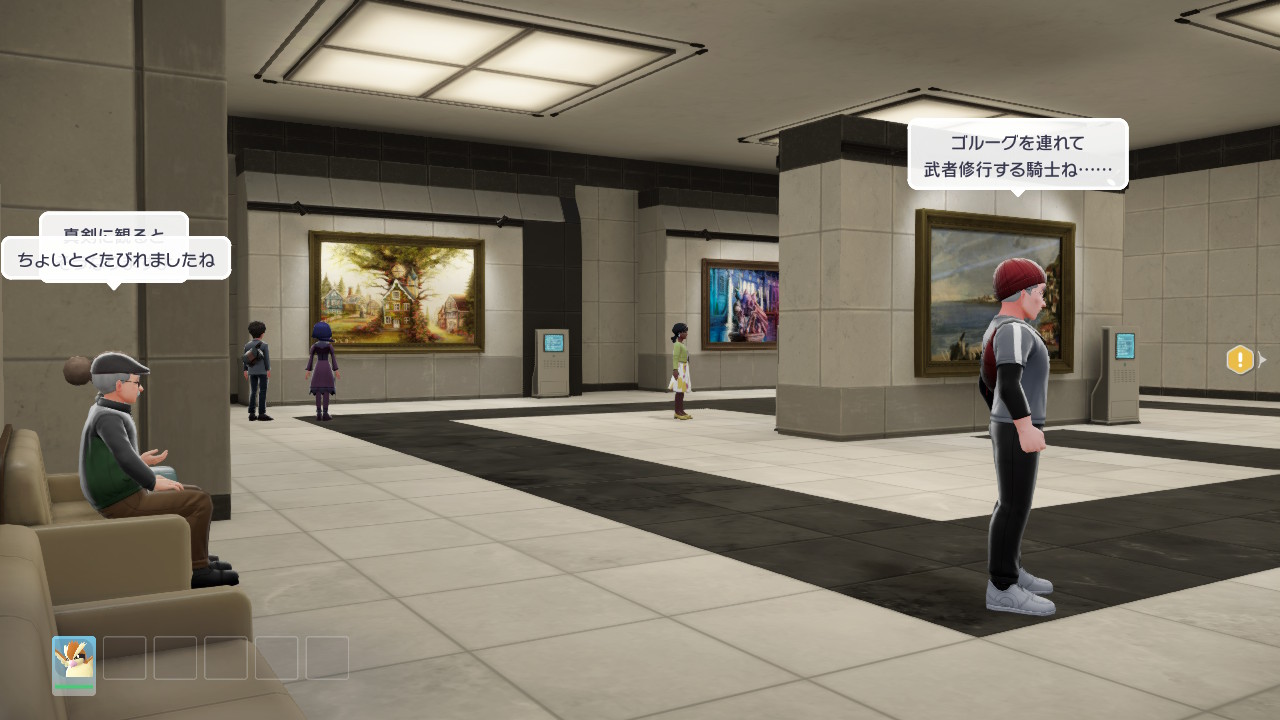The width and height of the screenshot is (1280, 720).
Task: Click the fourth empty party slot
Action: [275, 658]
